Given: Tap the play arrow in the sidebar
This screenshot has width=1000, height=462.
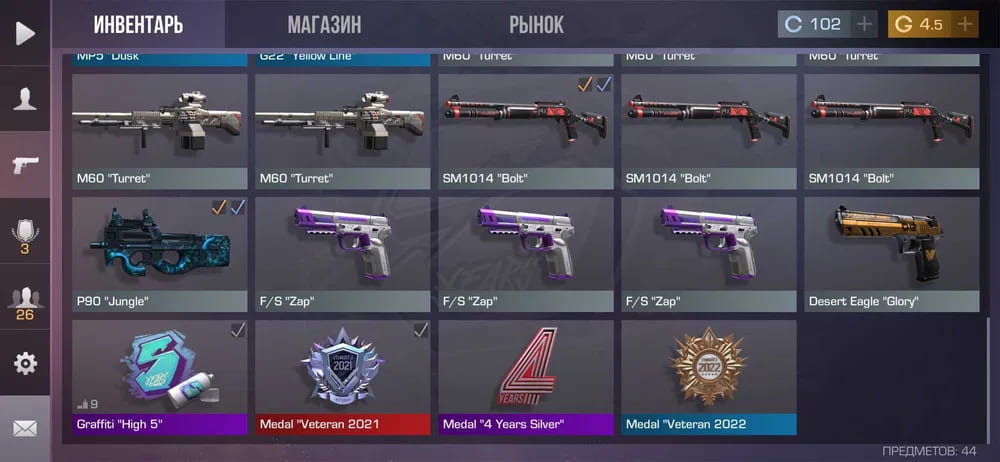Looking at the screenshot, I should pyautogui.click(x=25, y=33).
